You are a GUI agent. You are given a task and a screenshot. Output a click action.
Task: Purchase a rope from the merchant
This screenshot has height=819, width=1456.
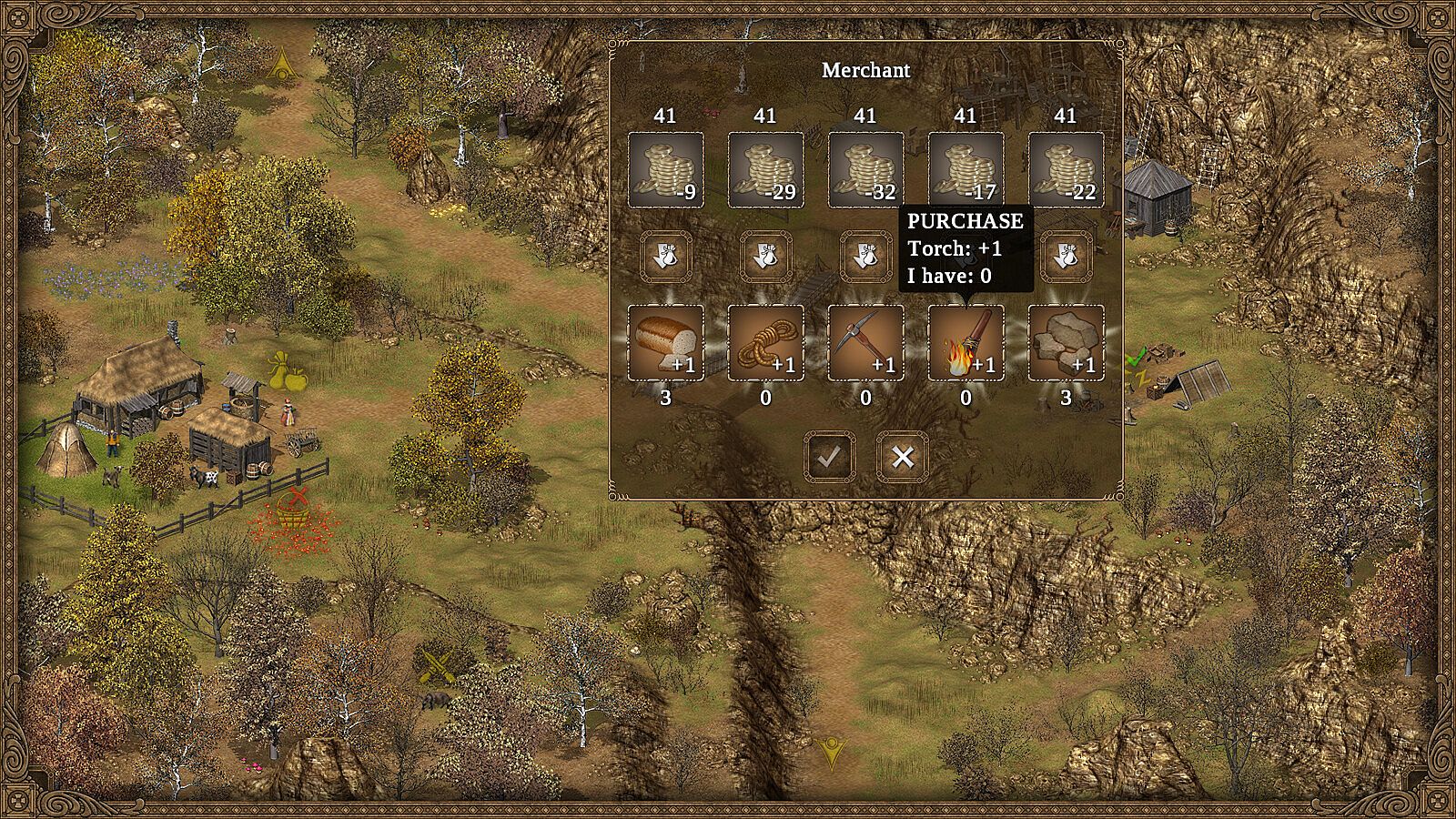click(765, 343)
